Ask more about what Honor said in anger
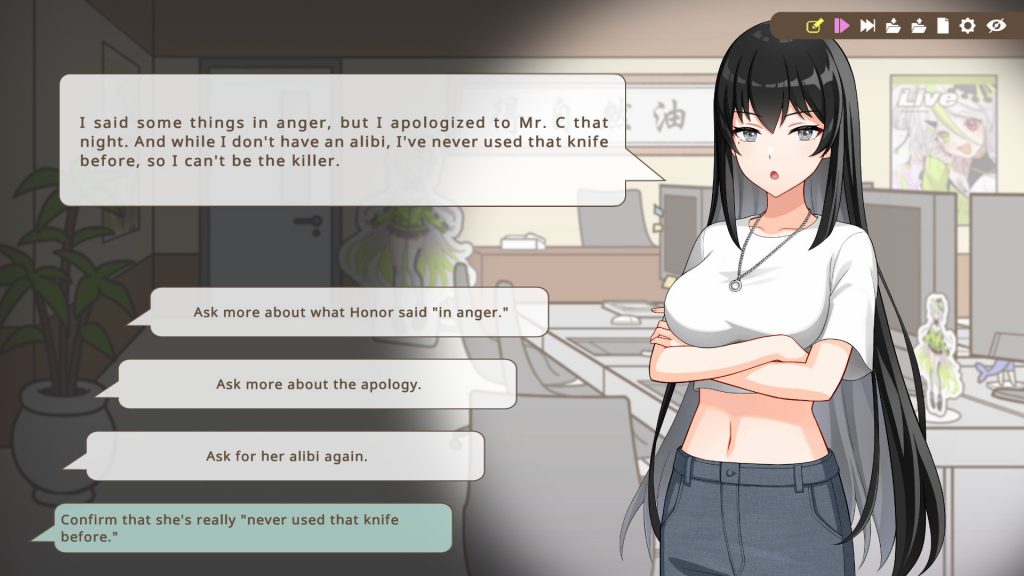1024x576 pixels. pos(349,312)
